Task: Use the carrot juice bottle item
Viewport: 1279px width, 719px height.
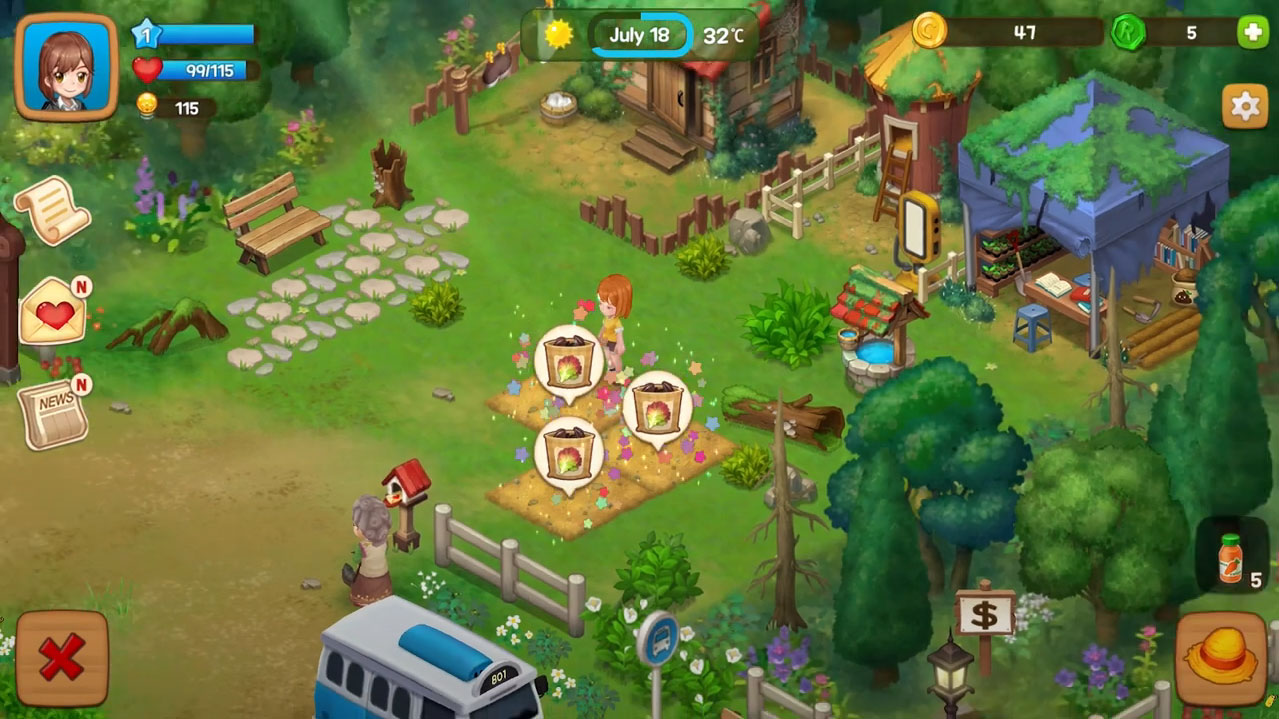Action: pyautogui.click(x=1230, y=558)
